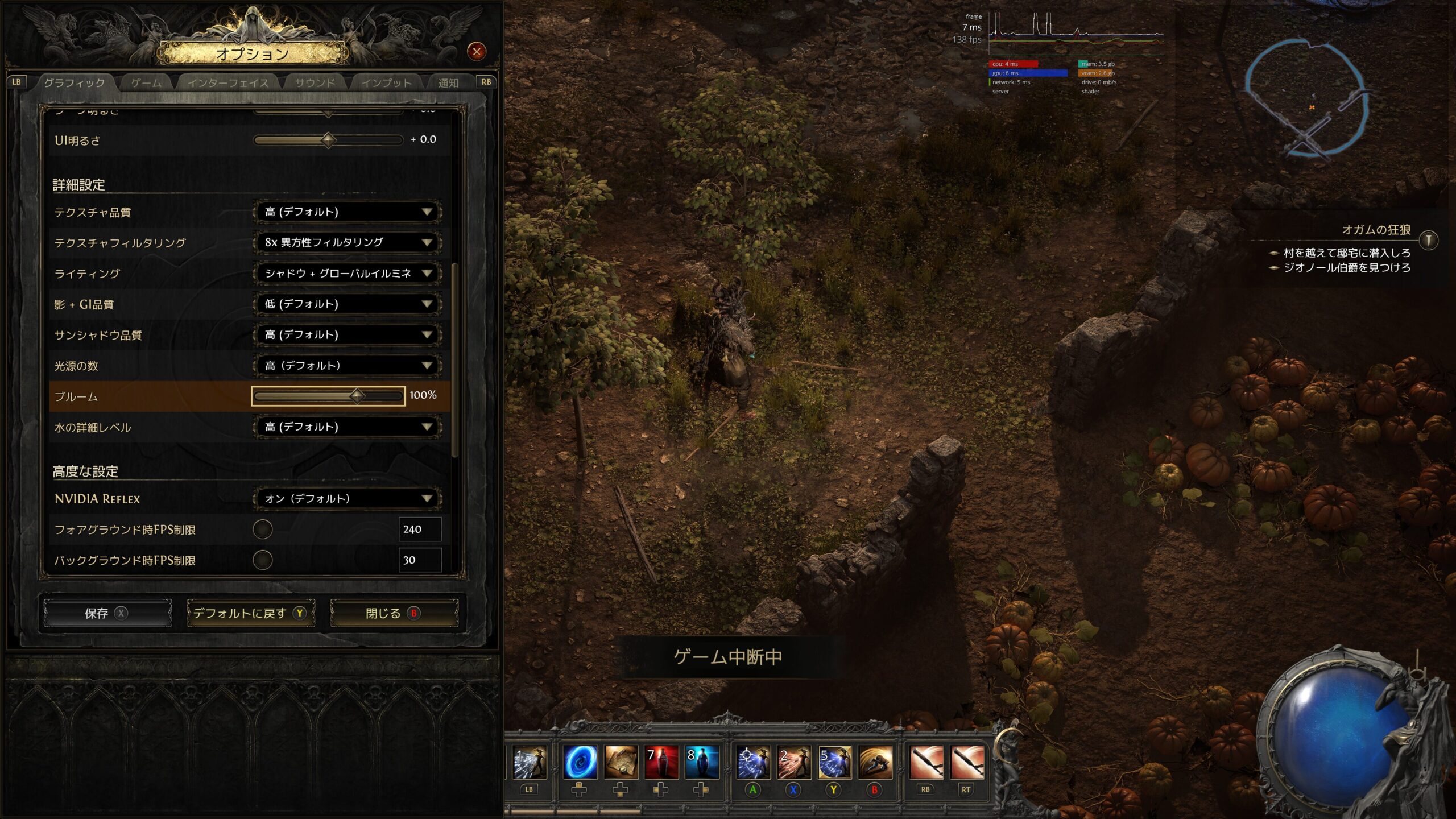Change the ライティング dropdown setting
Viewport: 1456px width, 819px height.
348,274
